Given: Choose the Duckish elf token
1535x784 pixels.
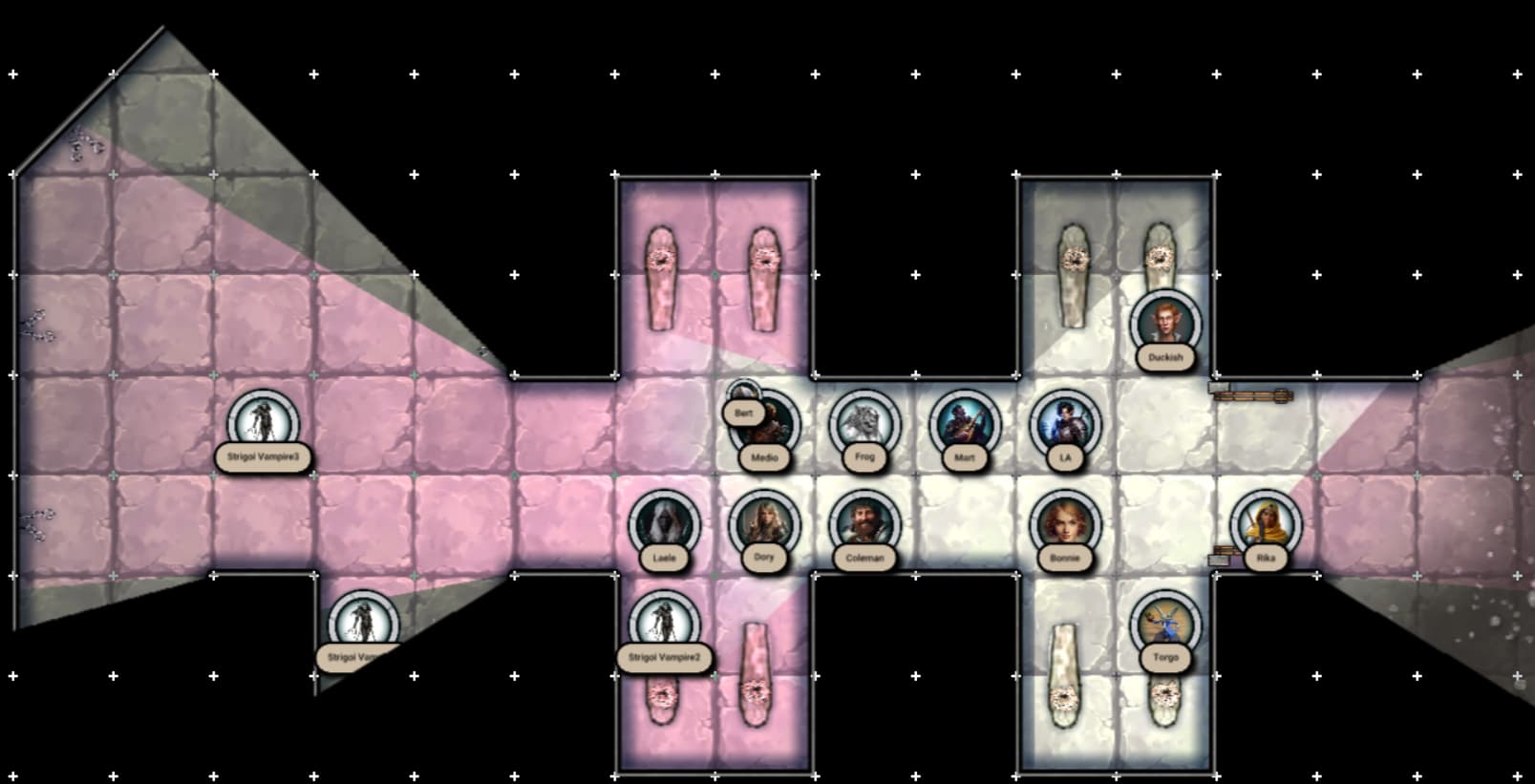Looking at the screenshot, I should coord(1165,325).
